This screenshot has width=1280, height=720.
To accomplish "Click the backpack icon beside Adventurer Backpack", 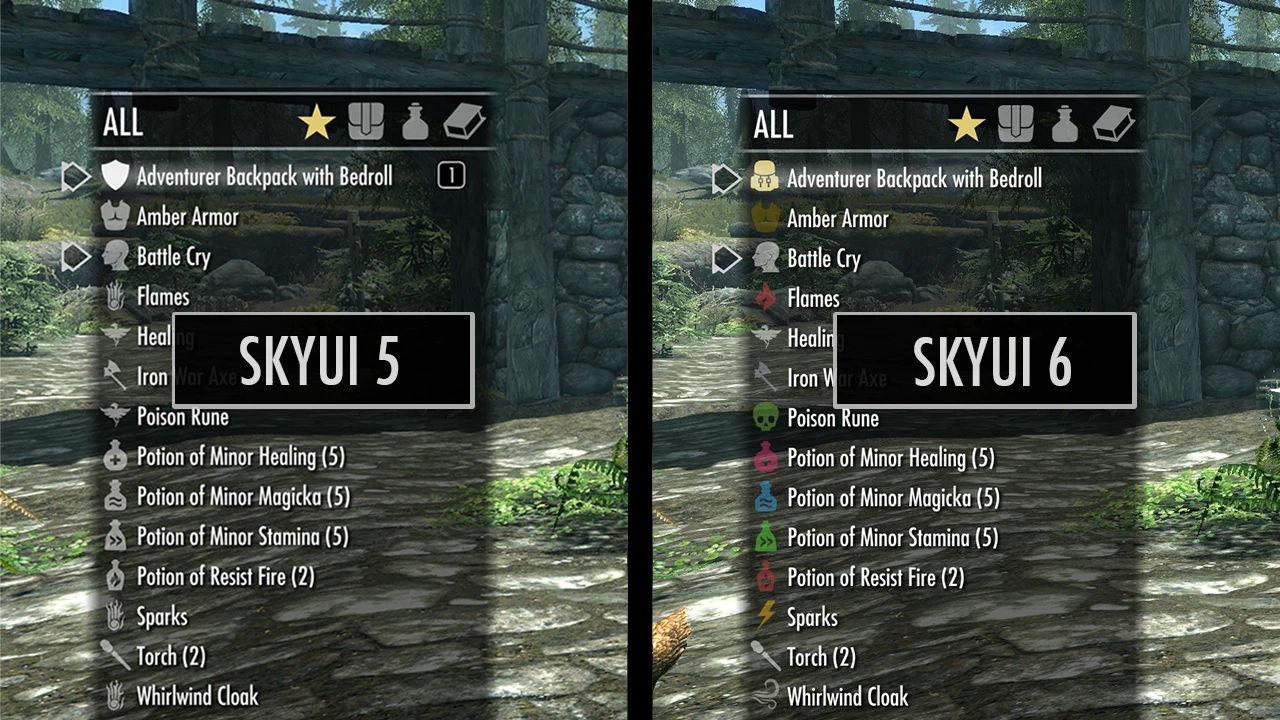I will [763, 177].
